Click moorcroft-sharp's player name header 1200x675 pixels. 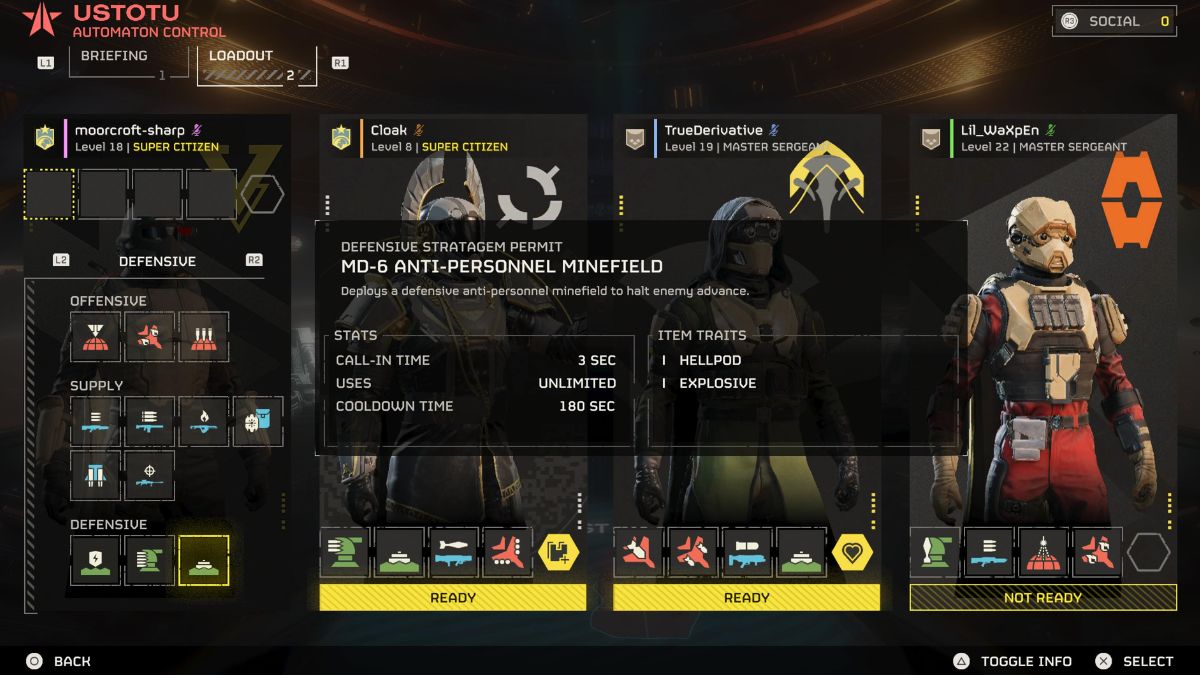pos(130,131)
